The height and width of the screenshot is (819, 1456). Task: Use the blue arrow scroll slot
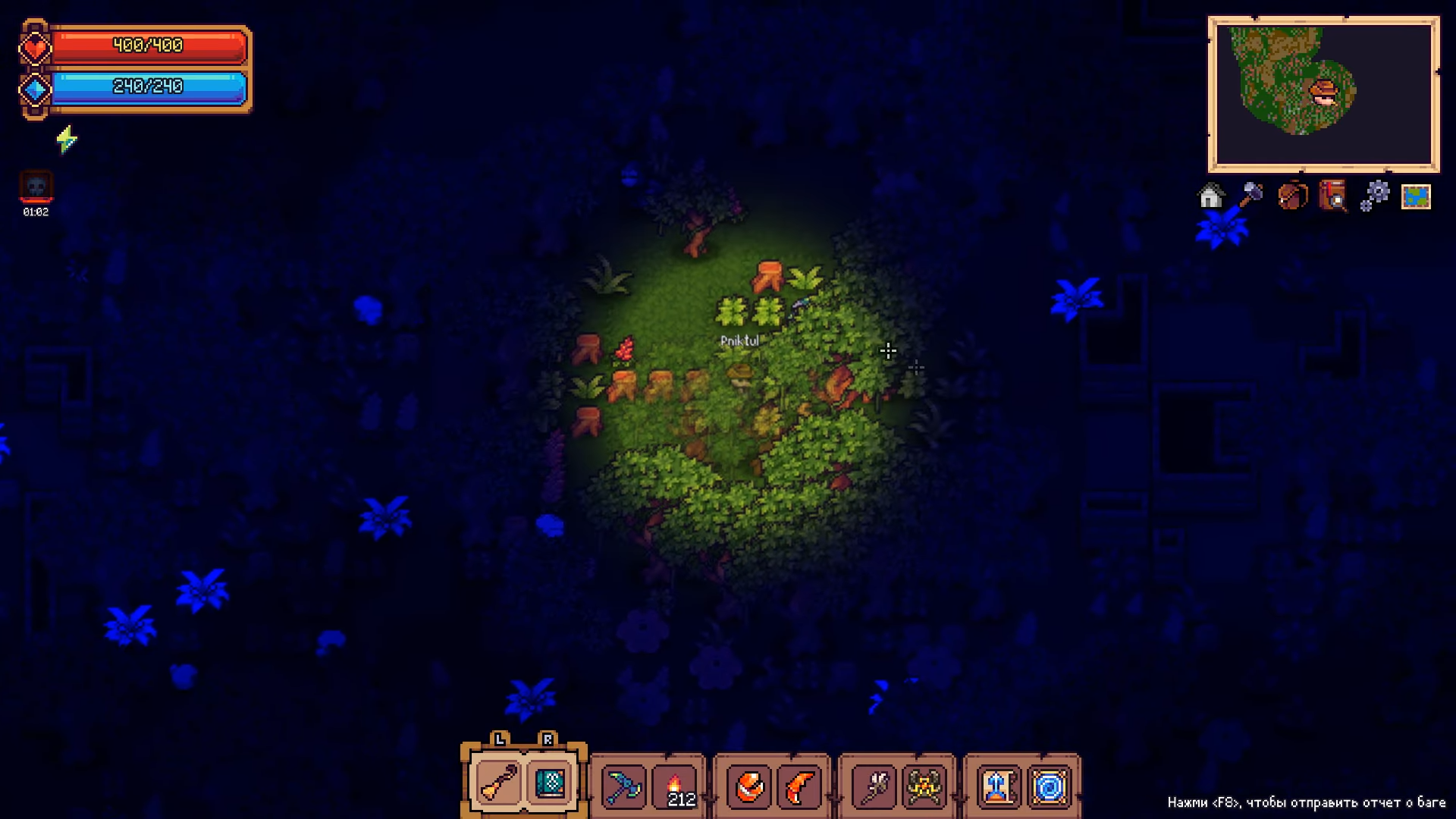pos(997,787)
